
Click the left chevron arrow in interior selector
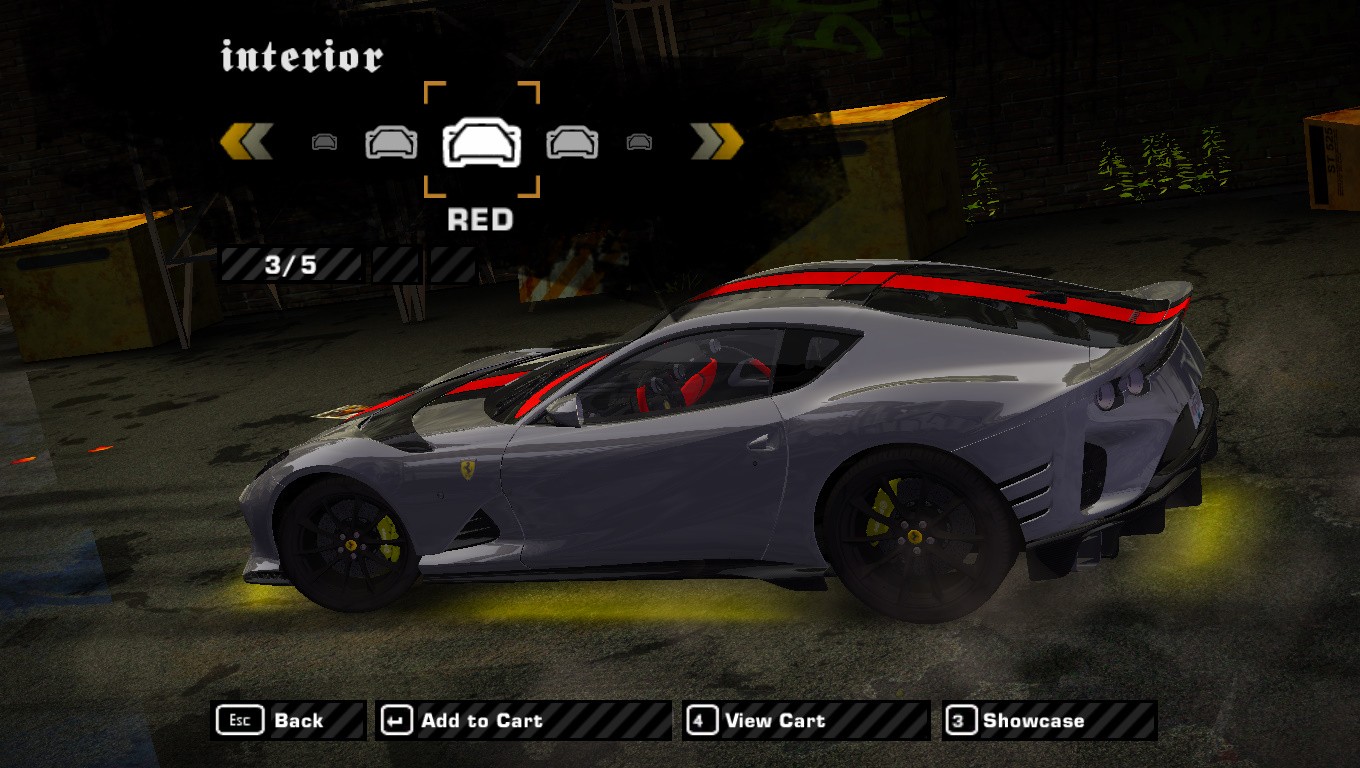click(246, 142)
